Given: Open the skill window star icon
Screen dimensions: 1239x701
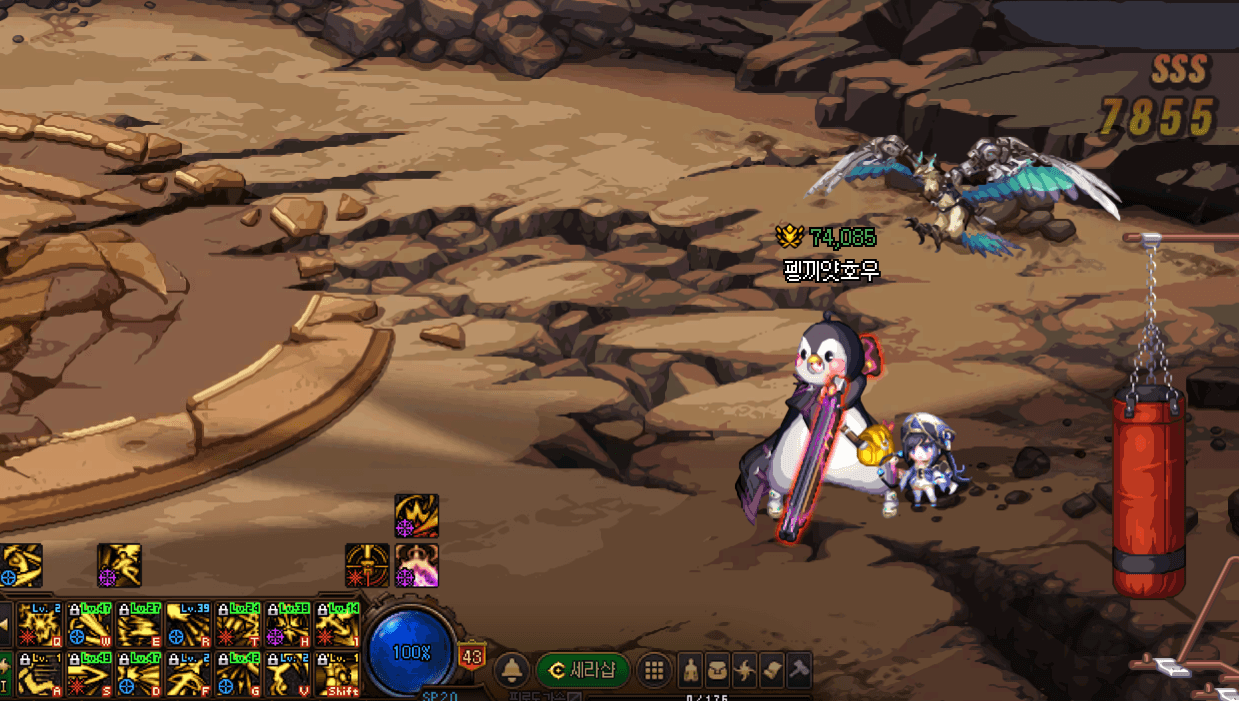Looking at the screenshot, I should 744,670.
